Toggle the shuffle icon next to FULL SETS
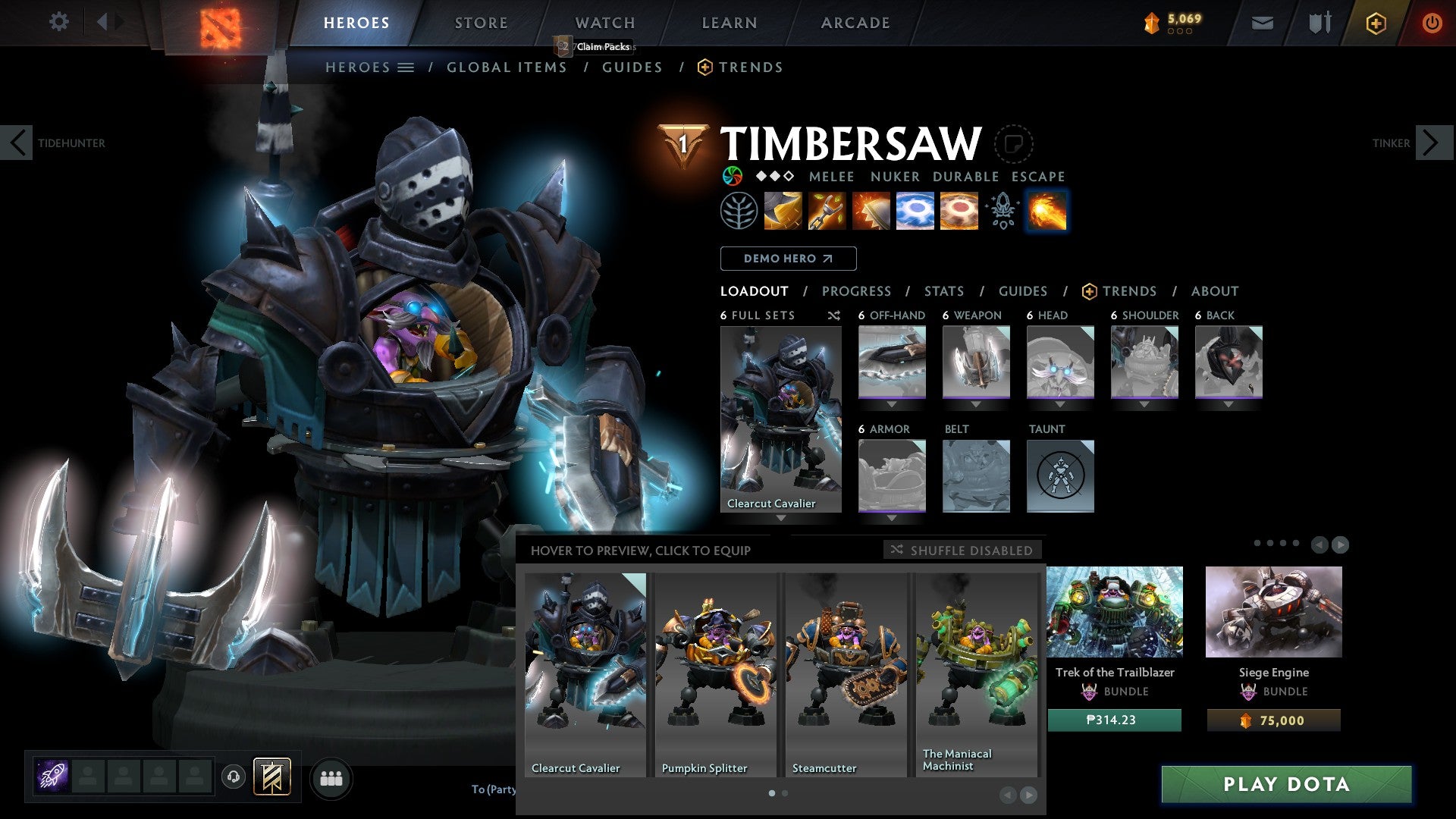Viewport: 1456px width, 819px height. pyautogui.click(x=836, y=315)
